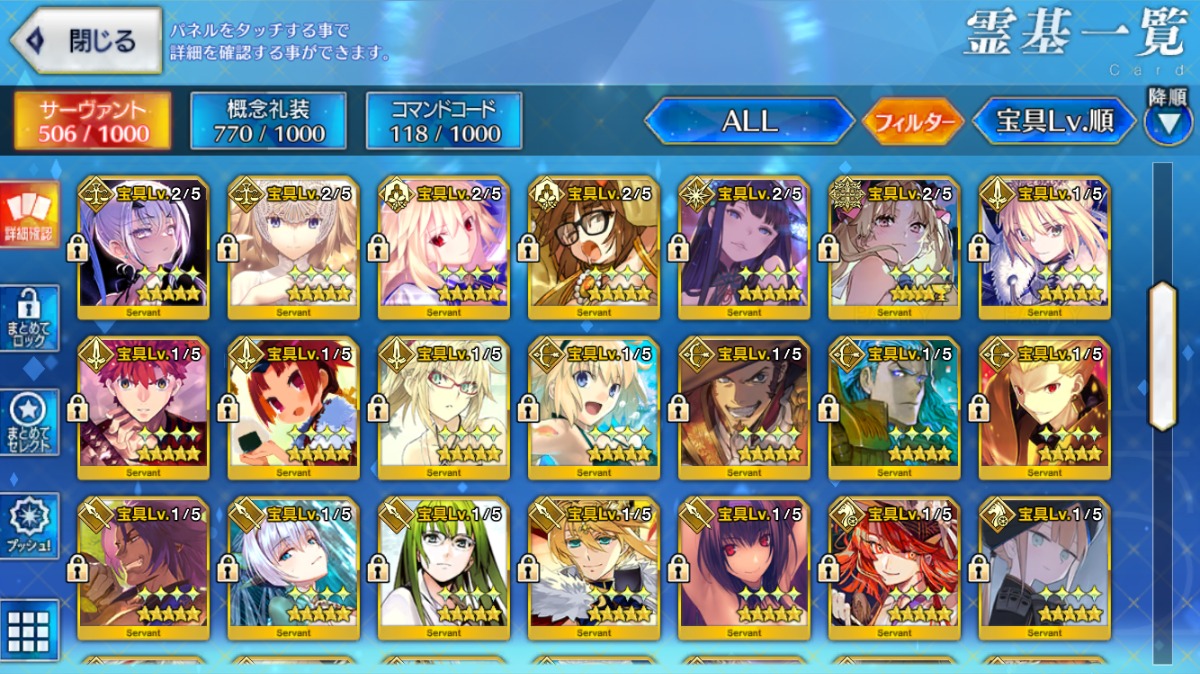
Task: Switch to the サーヴァント tab
Action: (92, 121)
